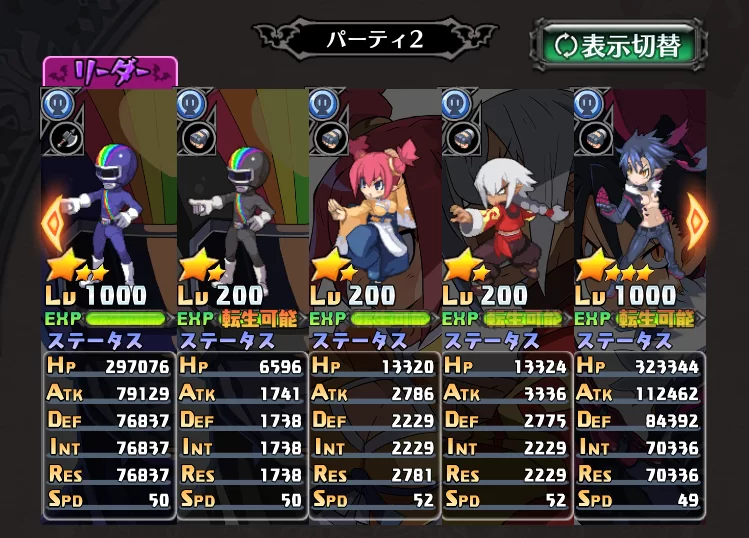Screen dimensions: 749x538
Task: Choose the black-suited rainbow-helmet ranger card
Action: tap(242, 200)
